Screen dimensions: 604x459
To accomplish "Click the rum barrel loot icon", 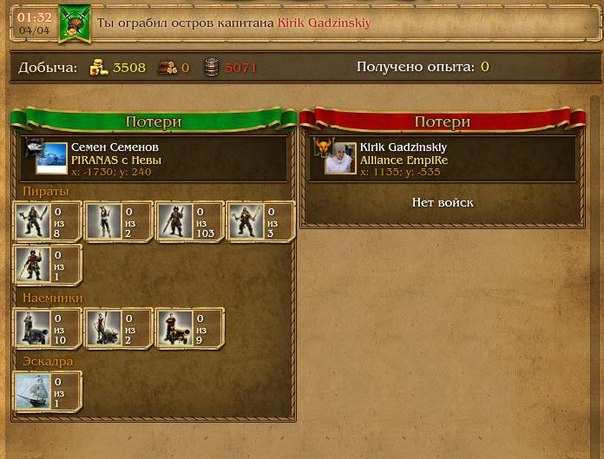I will 212,68.
